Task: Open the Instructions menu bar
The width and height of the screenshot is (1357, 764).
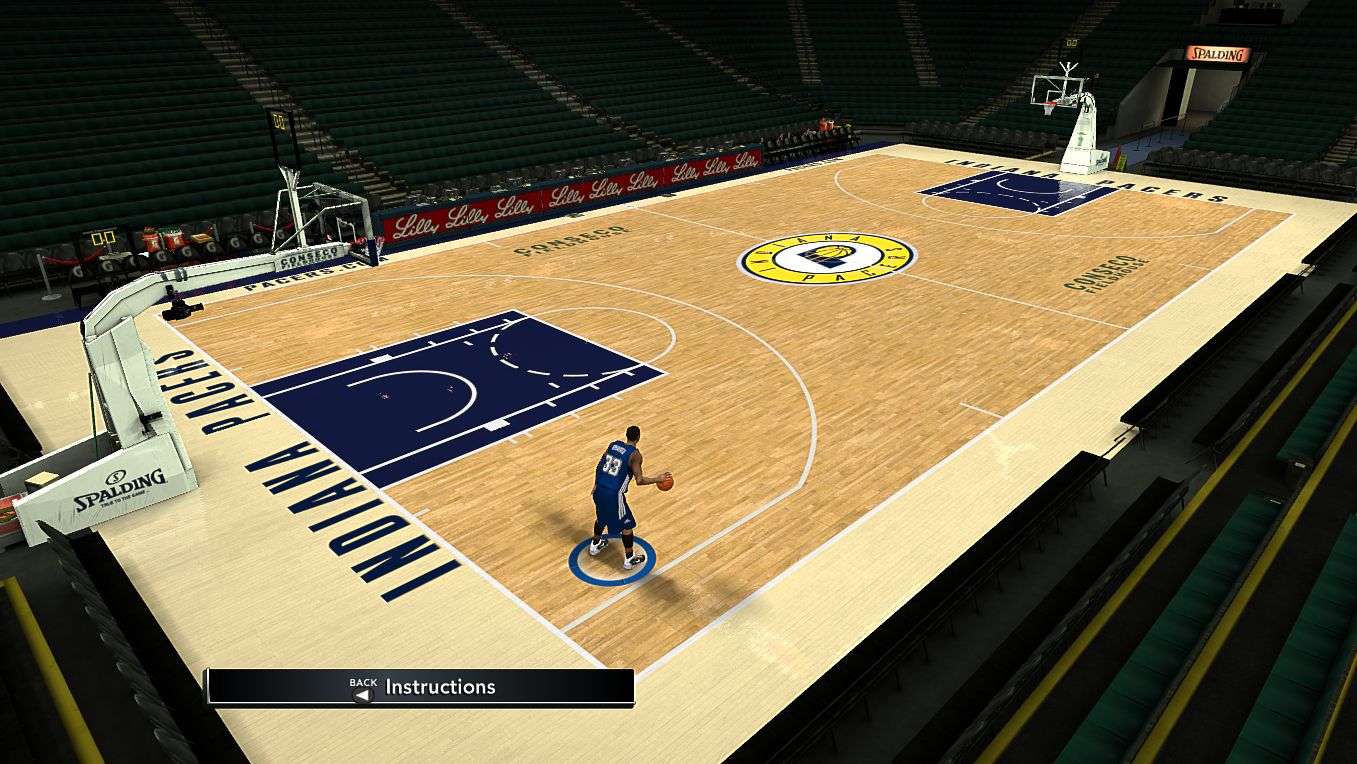Action: (420, 687)
